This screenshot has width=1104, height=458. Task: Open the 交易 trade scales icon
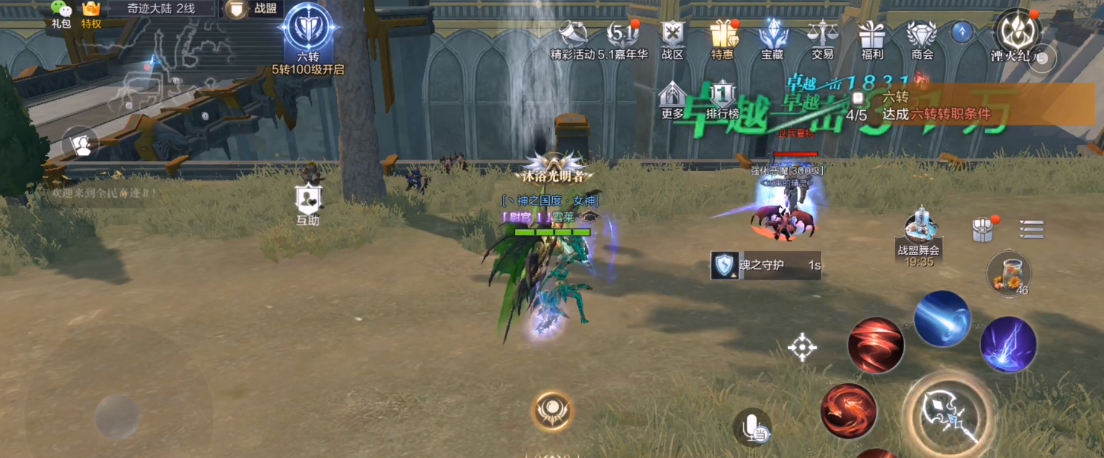coord(822,38)
